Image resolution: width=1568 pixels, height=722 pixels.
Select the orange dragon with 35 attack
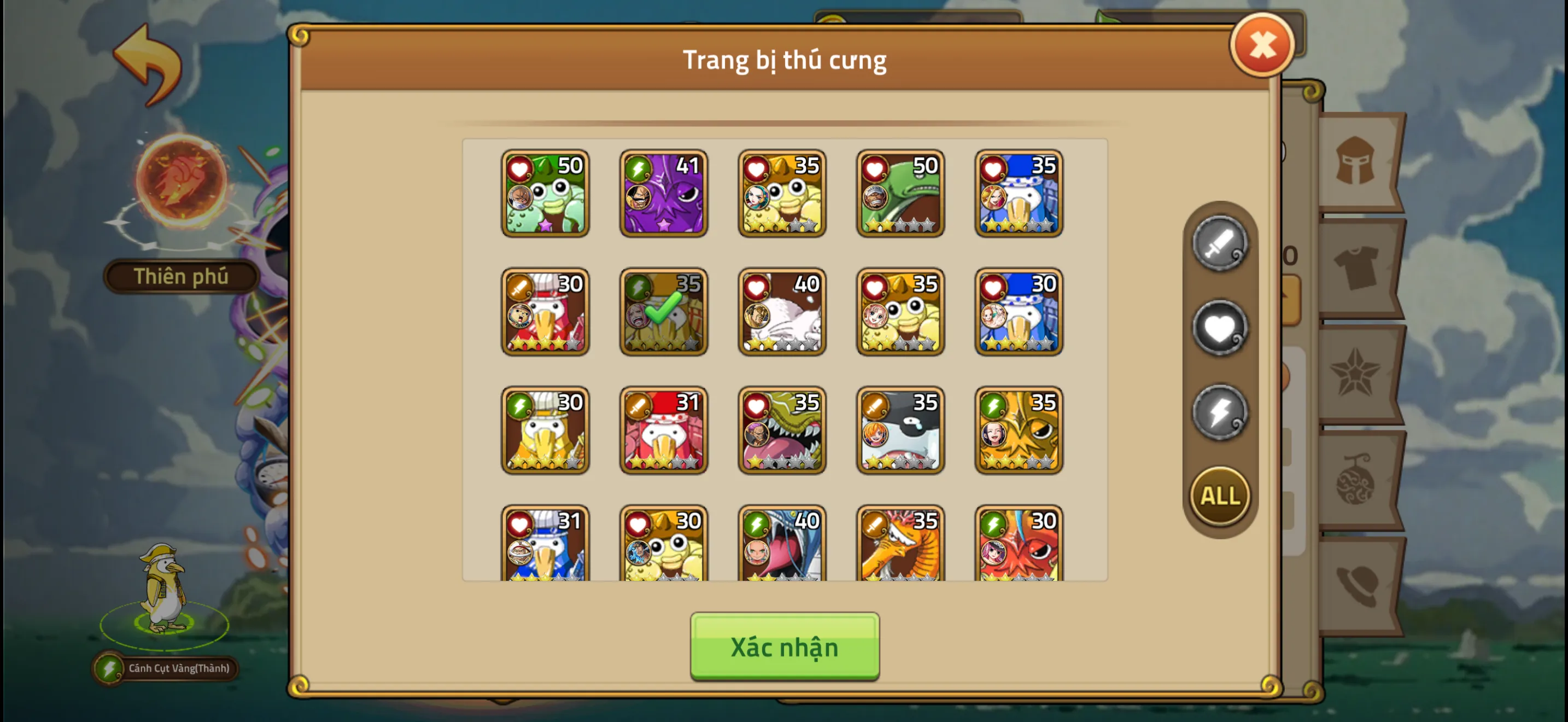pyautogui.click(x=901, y=548)
